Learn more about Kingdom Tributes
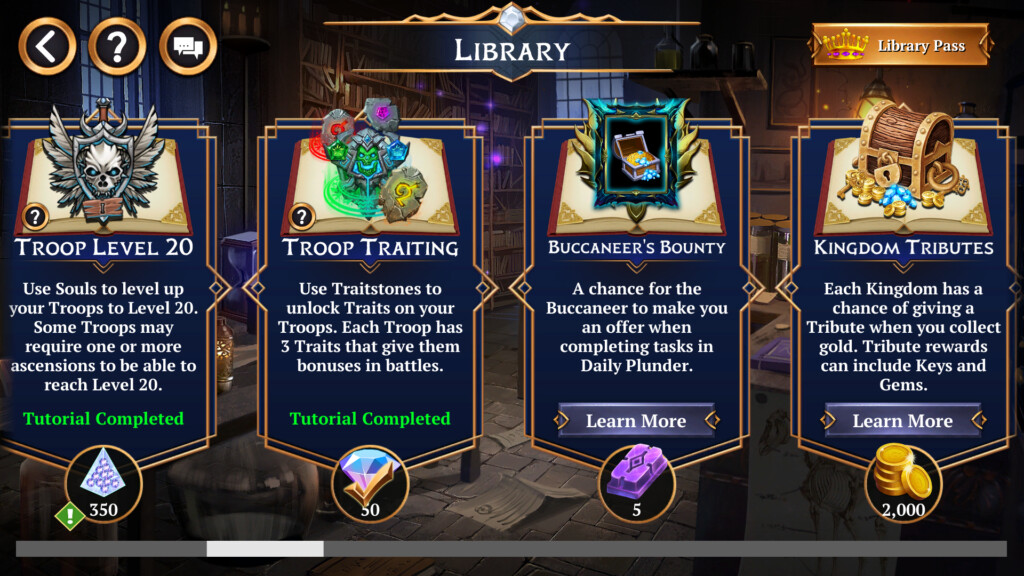Screen dimensions: 1024x576 tap(902, 421)
